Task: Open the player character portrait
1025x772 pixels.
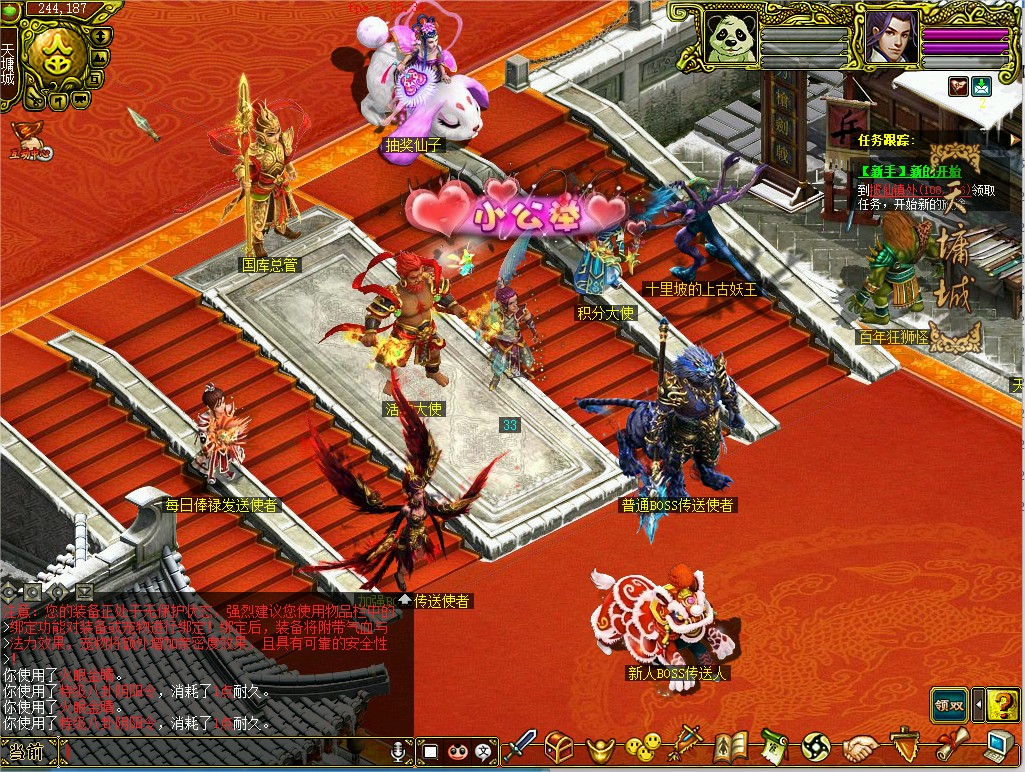Action: tap(888, 40)
